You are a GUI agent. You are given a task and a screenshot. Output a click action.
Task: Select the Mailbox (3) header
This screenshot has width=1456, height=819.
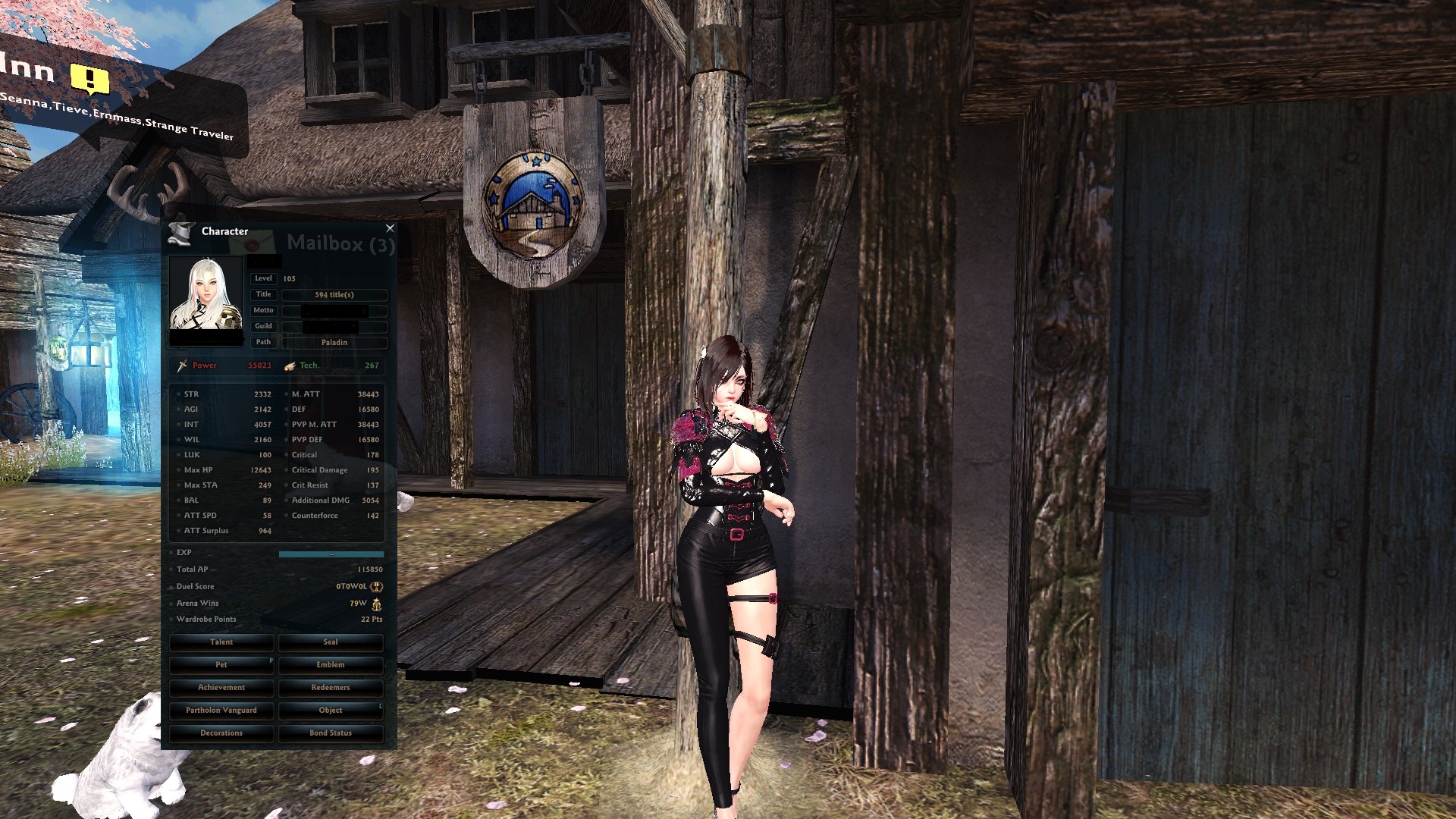(x=342, y=244)
